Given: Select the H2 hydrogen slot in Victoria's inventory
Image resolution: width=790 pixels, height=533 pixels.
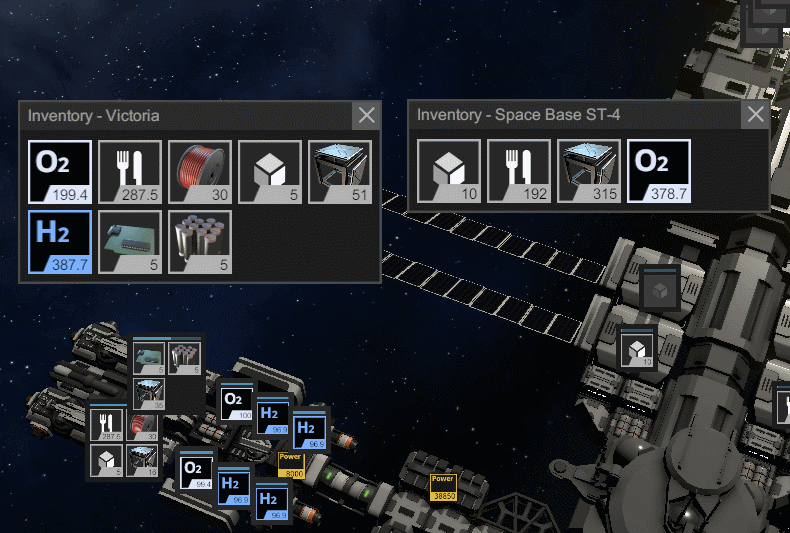Looking at the screenshot, I should coord(60,242).
